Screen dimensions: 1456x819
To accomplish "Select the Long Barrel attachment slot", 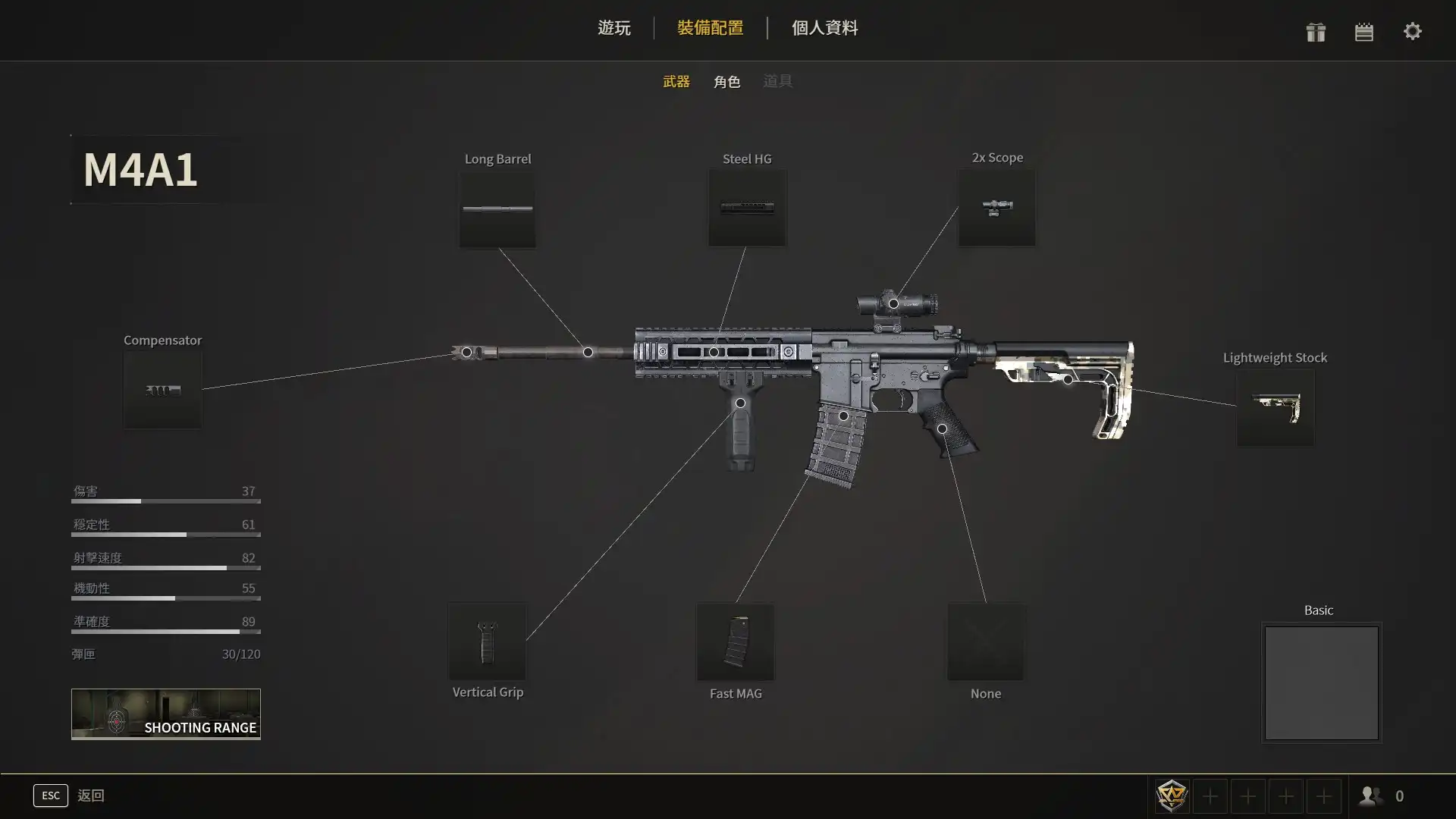I will (497, 209).
